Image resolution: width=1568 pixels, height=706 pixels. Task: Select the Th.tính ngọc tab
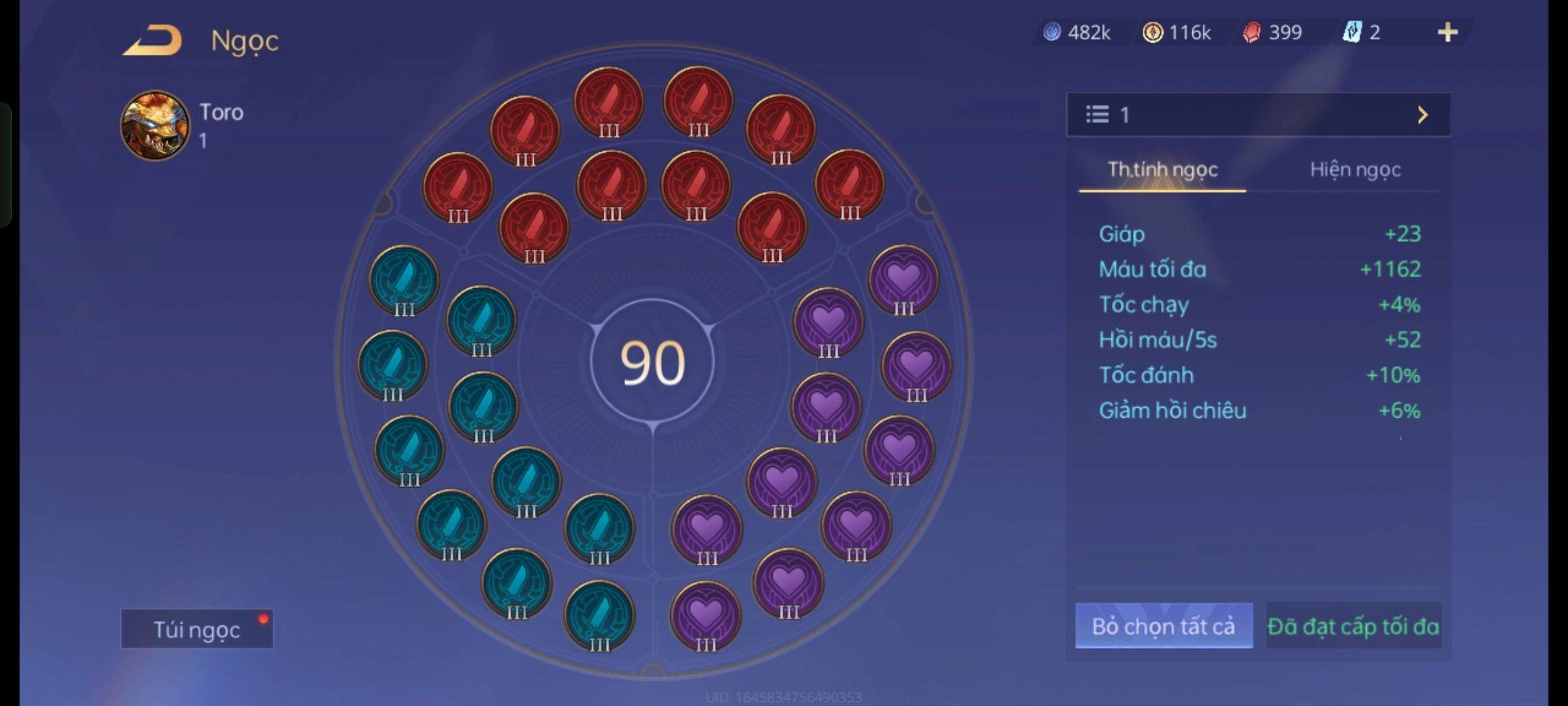pyautogui.click(x=1162, y=170)
